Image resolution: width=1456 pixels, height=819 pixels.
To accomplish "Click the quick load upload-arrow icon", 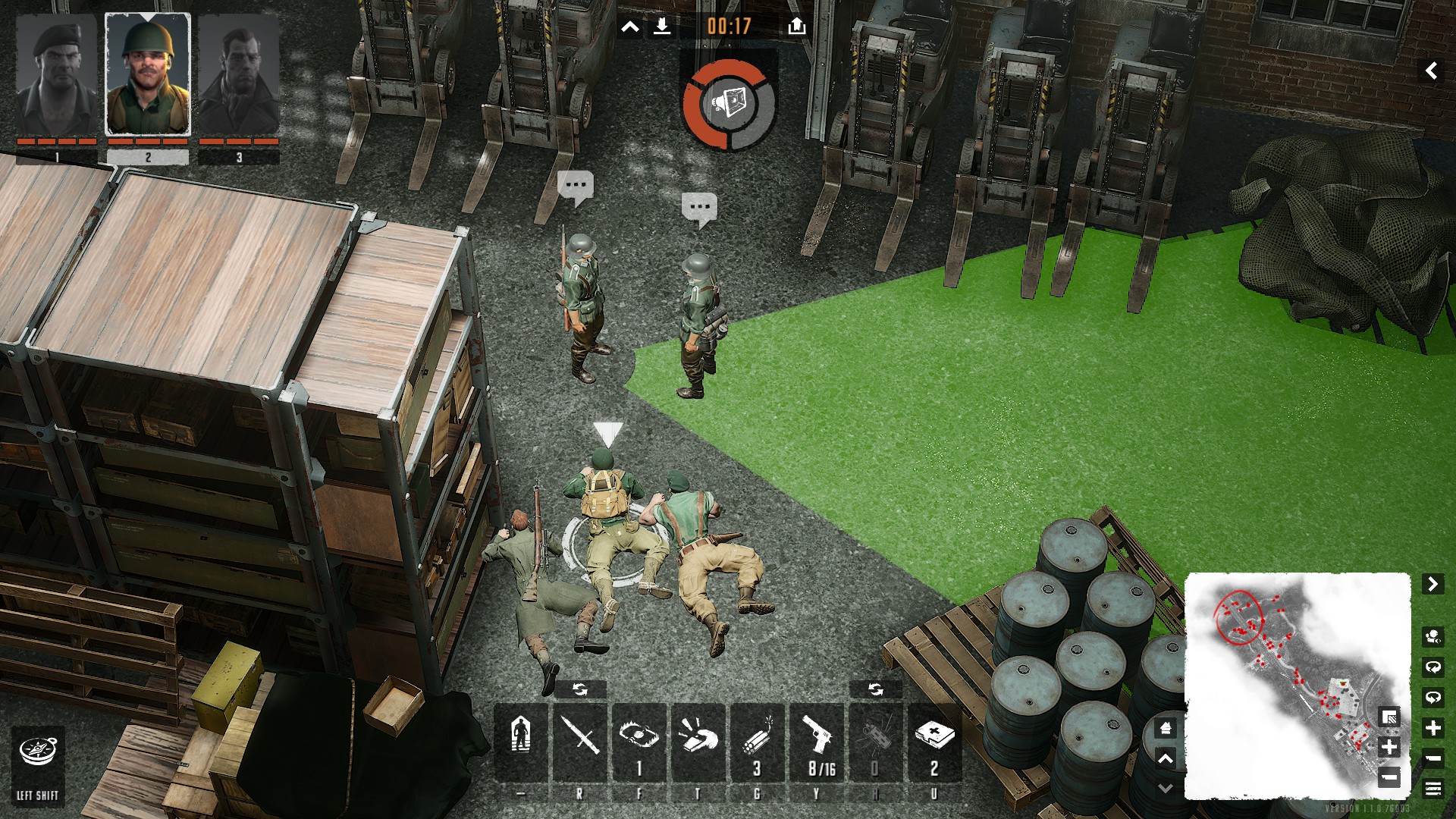I will (x=796, y=27).
